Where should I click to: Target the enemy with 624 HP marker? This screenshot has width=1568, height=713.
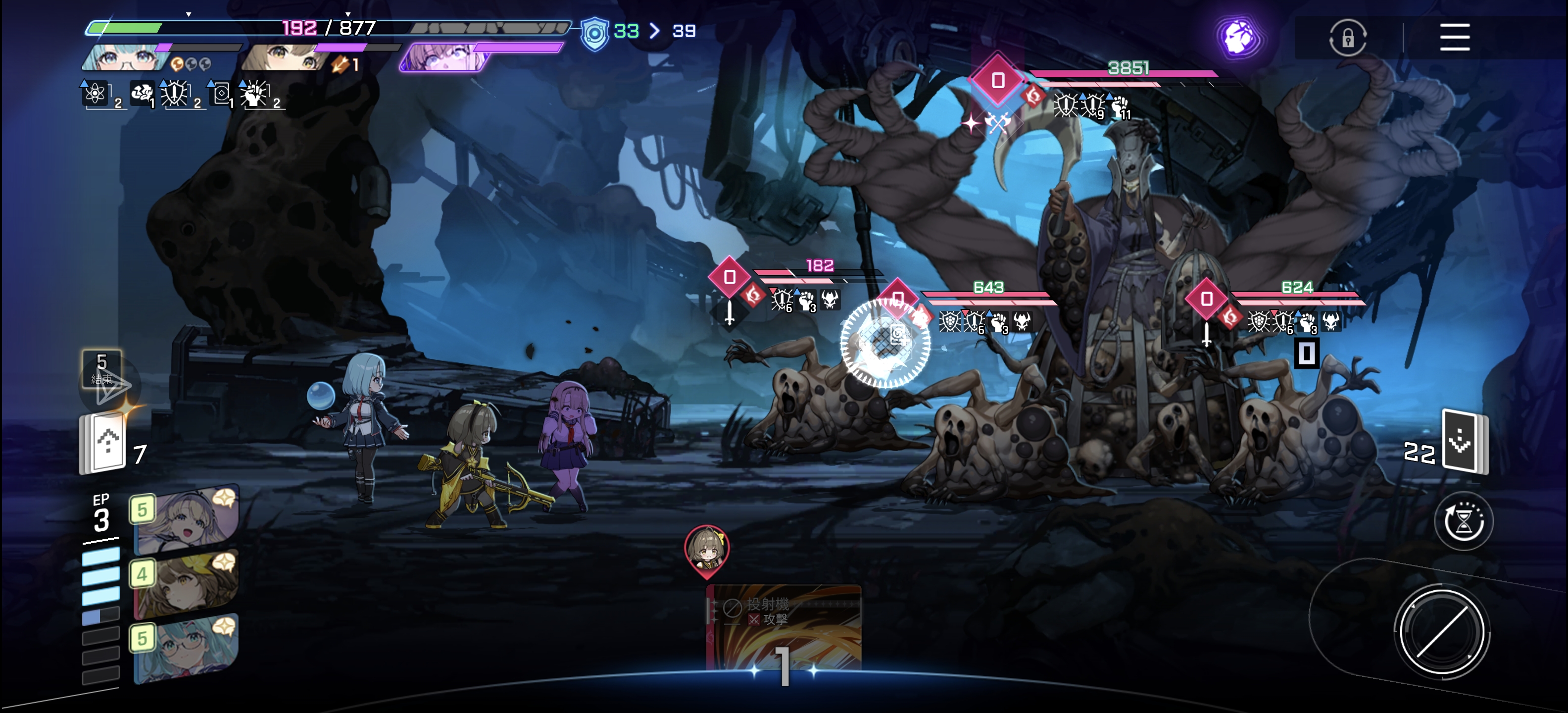pyautogui.click(x=1206, y=299)
